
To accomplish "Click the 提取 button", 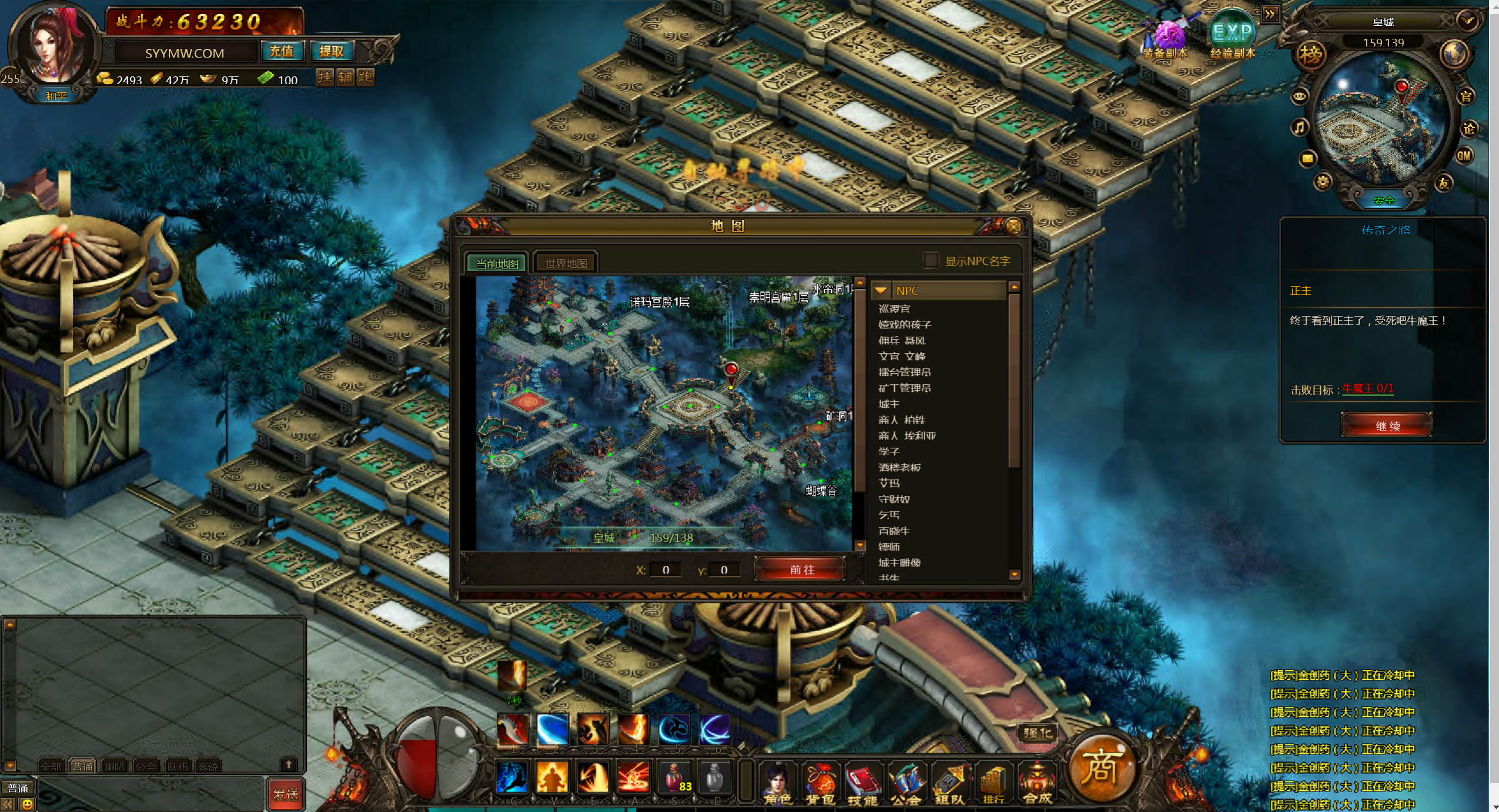I will [331, 52].
